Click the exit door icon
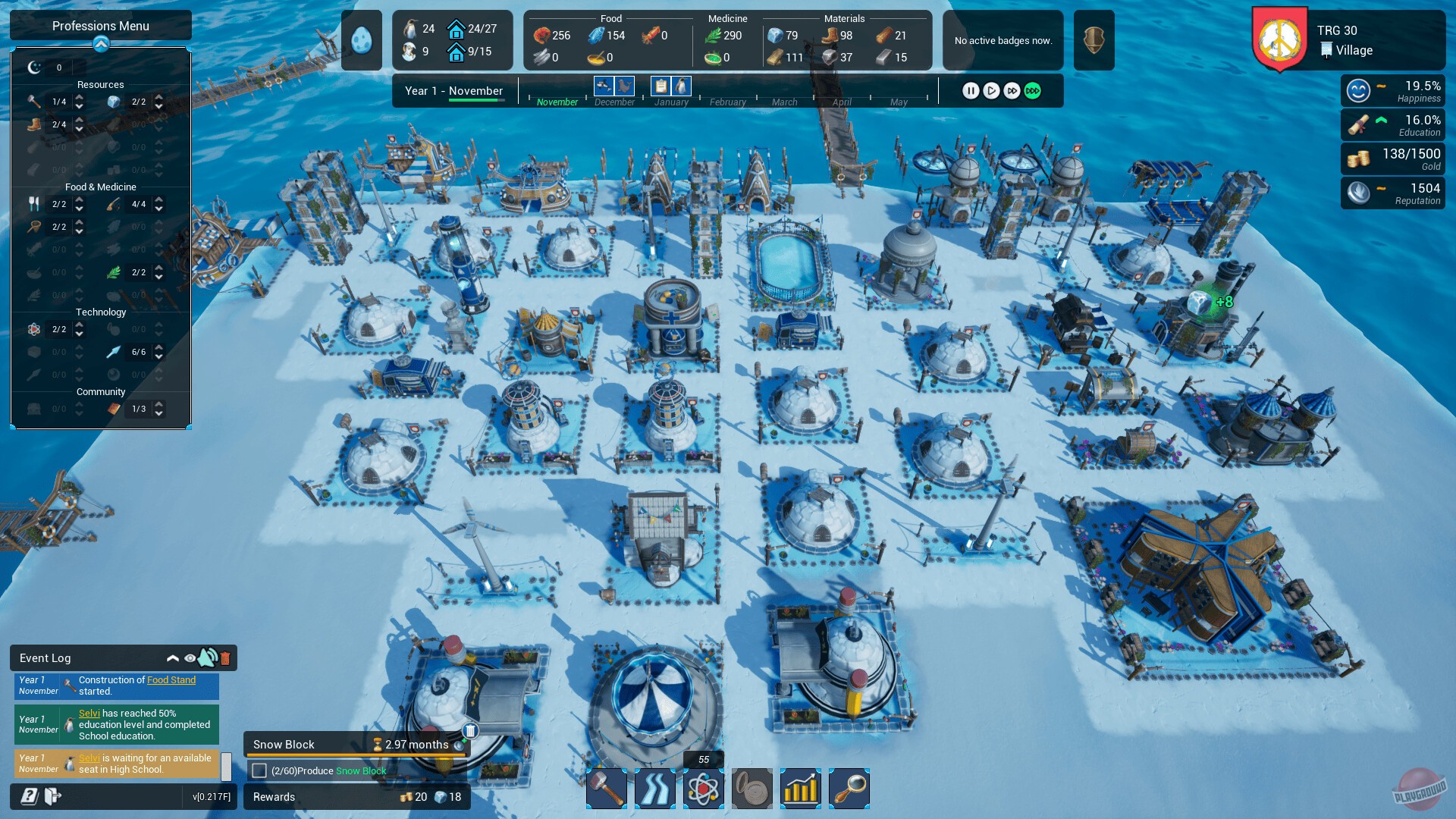The height and width of the screenshot is (819, 1456). tap(53, 797)
